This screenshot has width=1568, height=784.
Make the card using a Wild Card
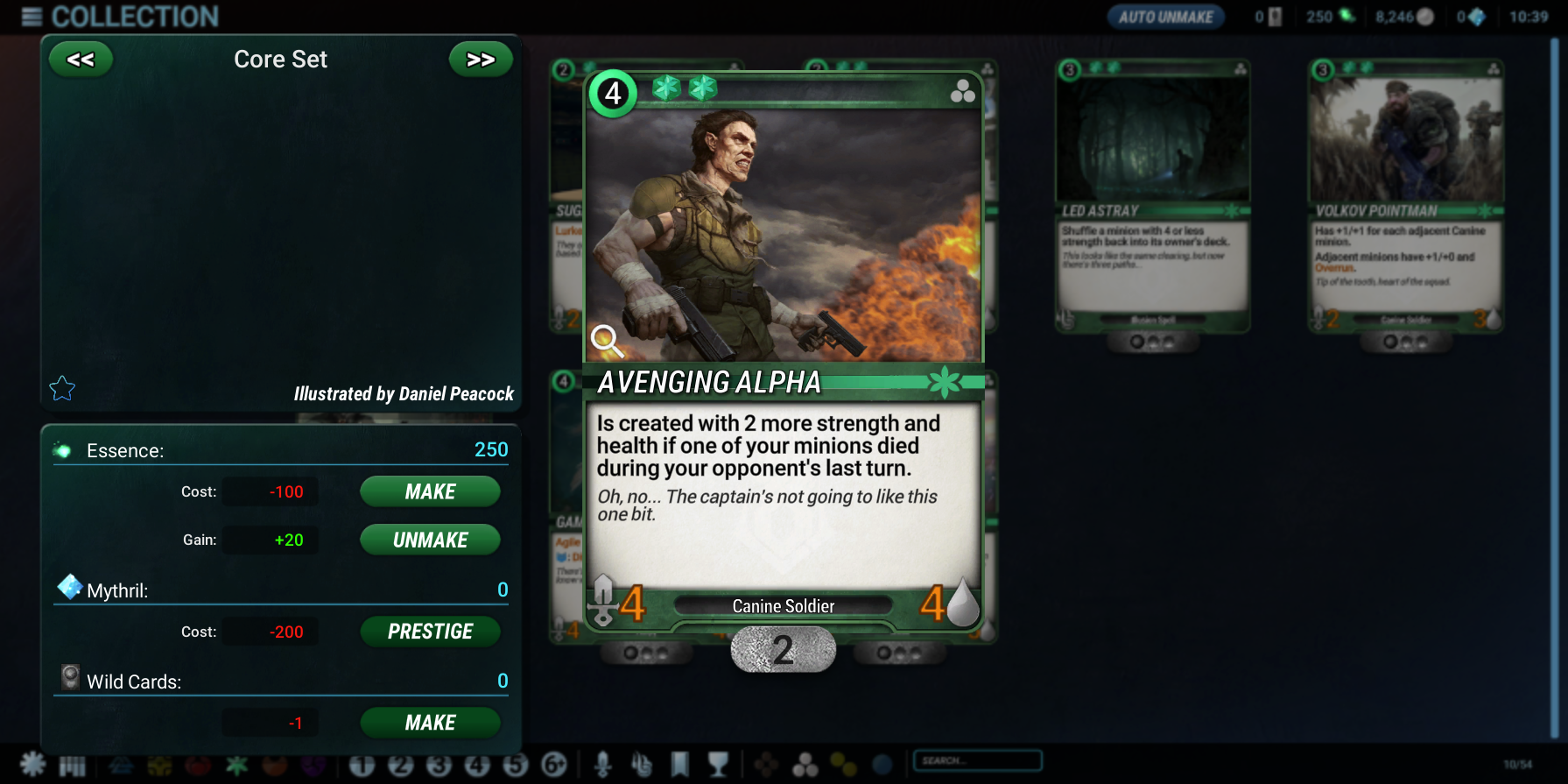tap(430, 723)
